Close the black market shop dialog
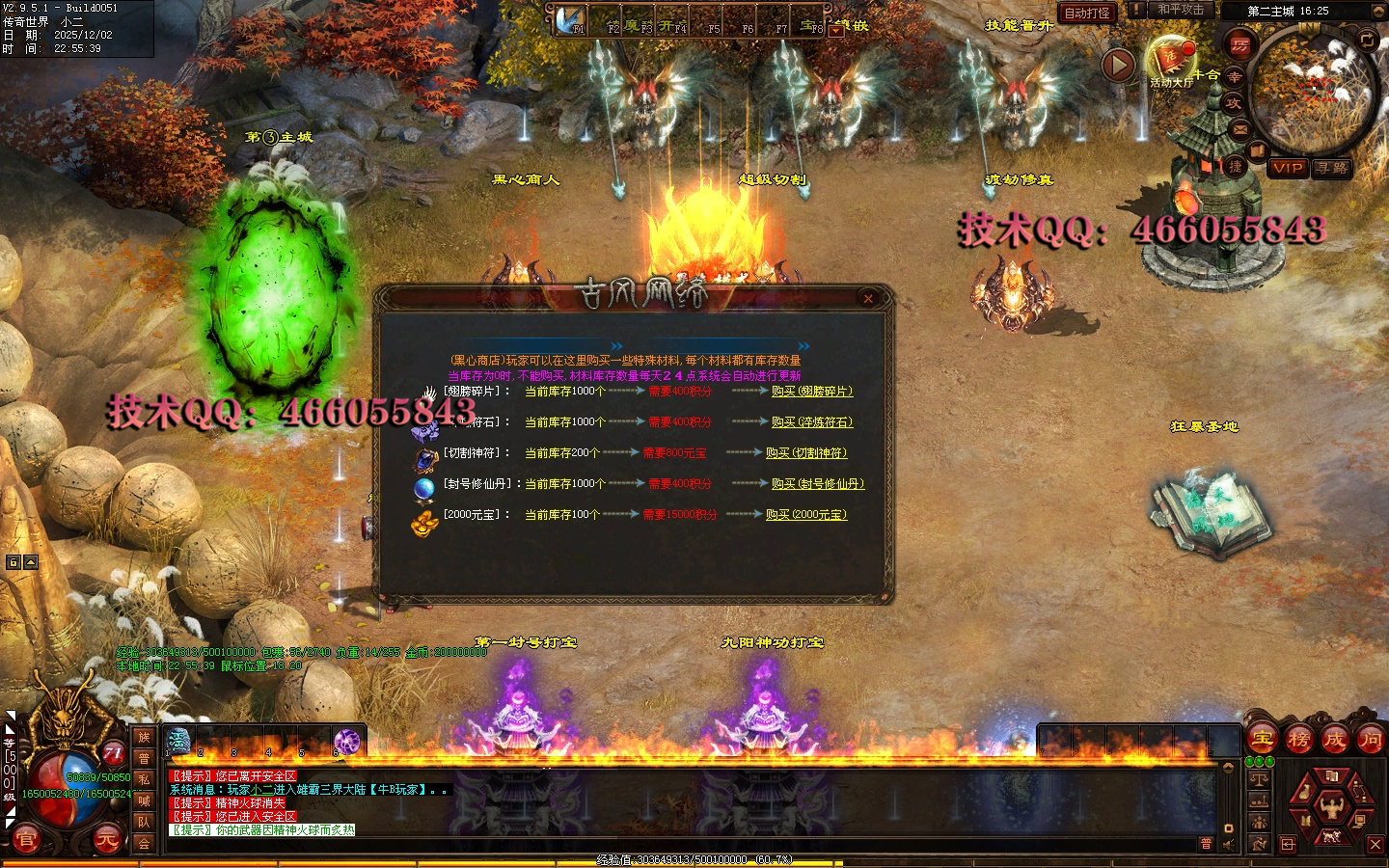The height and width of the screenshot is (868, 1389). [868, 299]
